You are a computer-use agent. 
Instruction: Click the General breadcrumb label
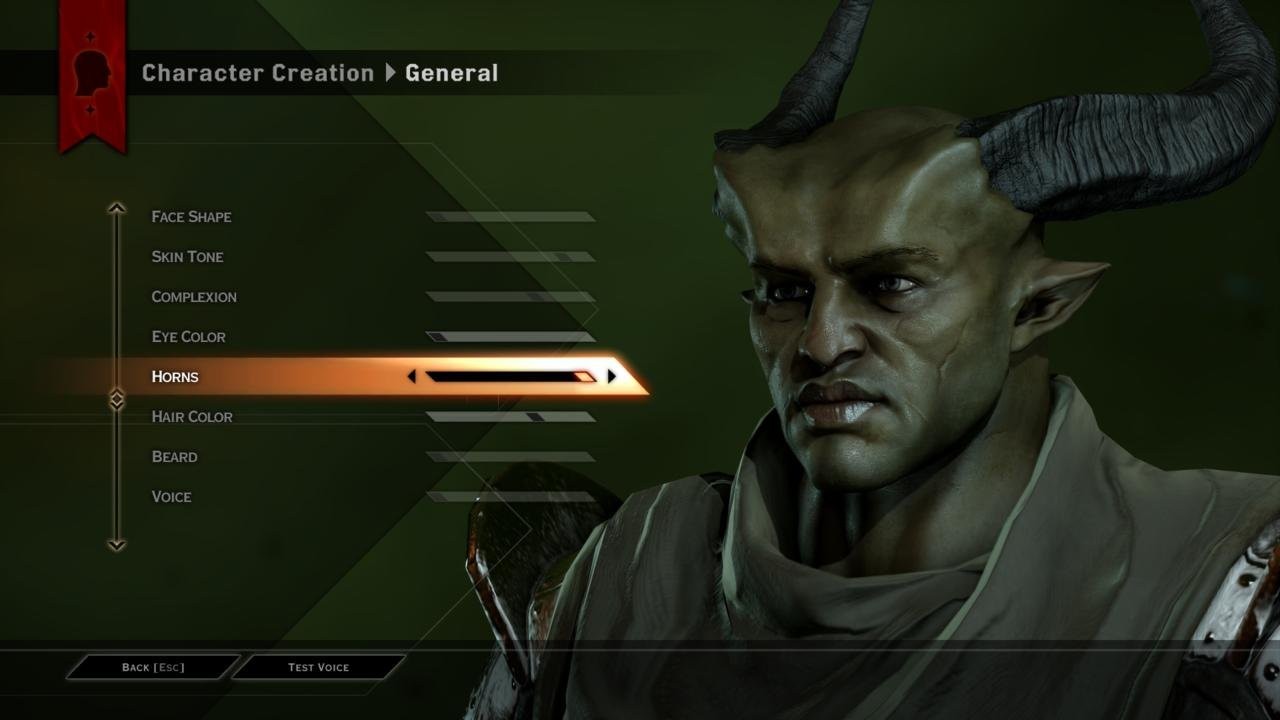tap(452, 73)
